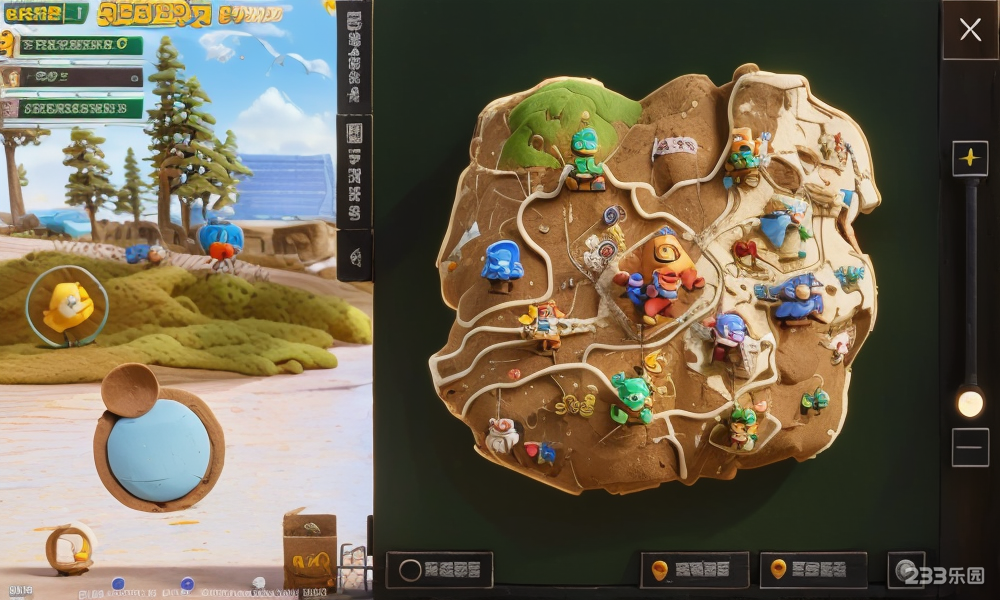Select the green row with the yellow portrait

click(x=75, y=45)
